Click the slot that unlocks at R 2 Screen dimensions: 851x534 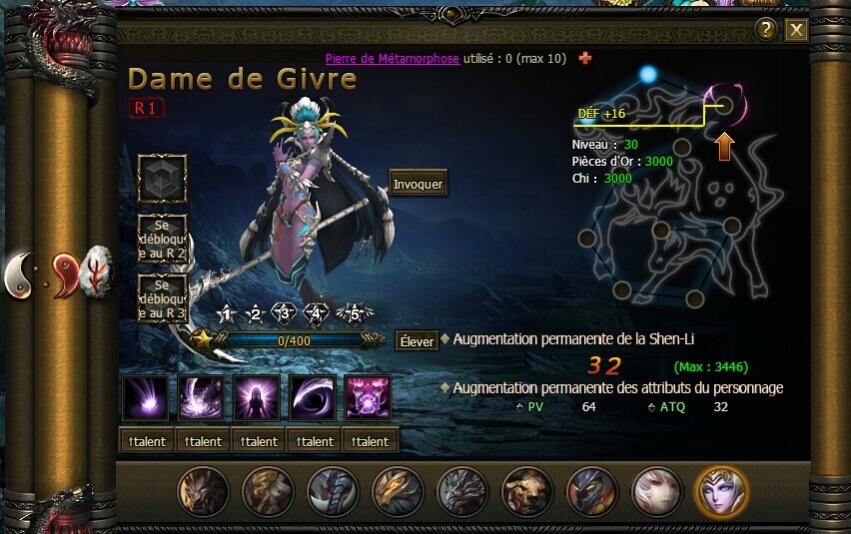pyautogui.click(x=162, y=240)
